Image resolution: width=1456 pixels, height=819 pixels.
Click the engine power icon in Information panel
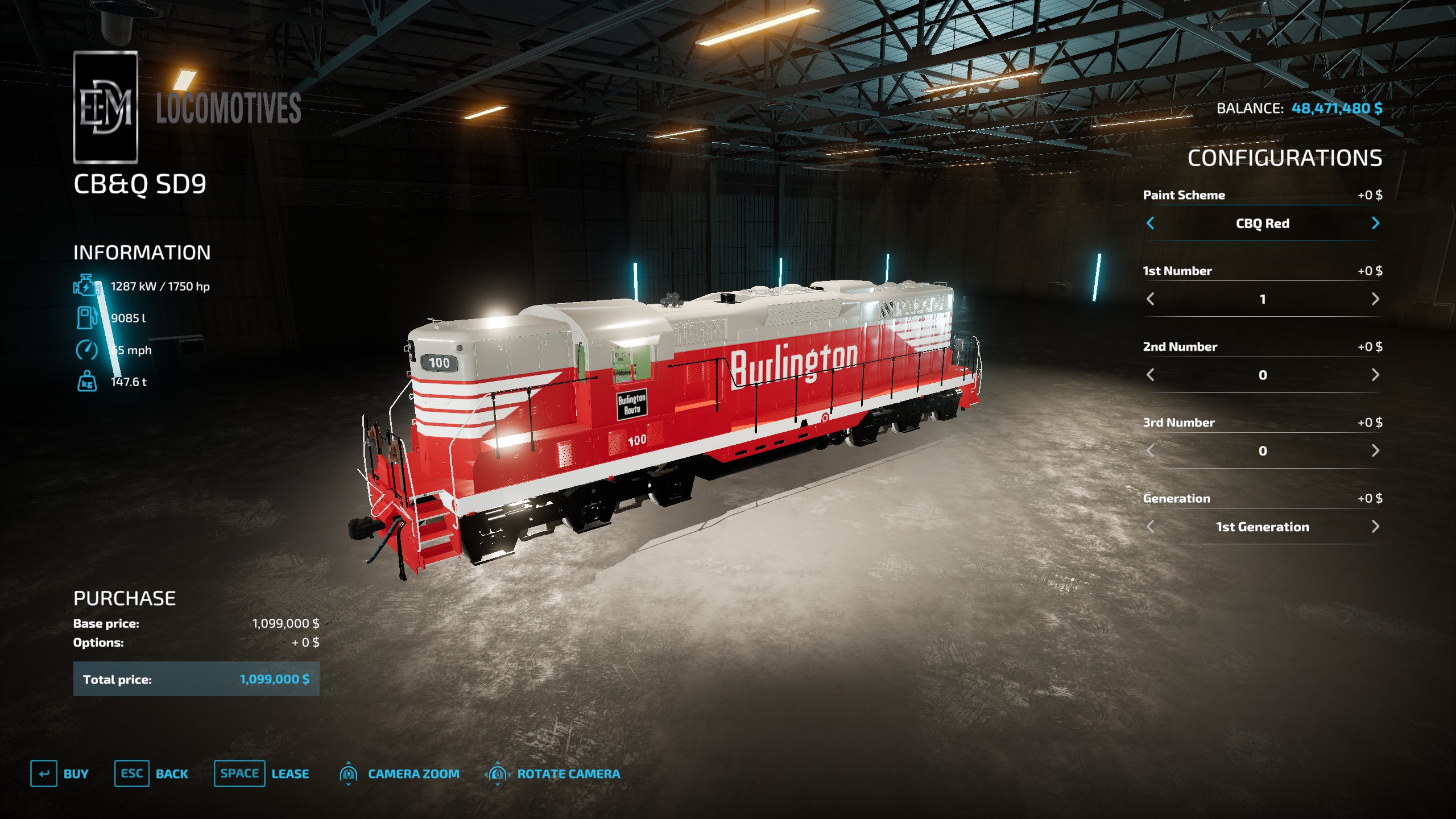click(85, 286)
